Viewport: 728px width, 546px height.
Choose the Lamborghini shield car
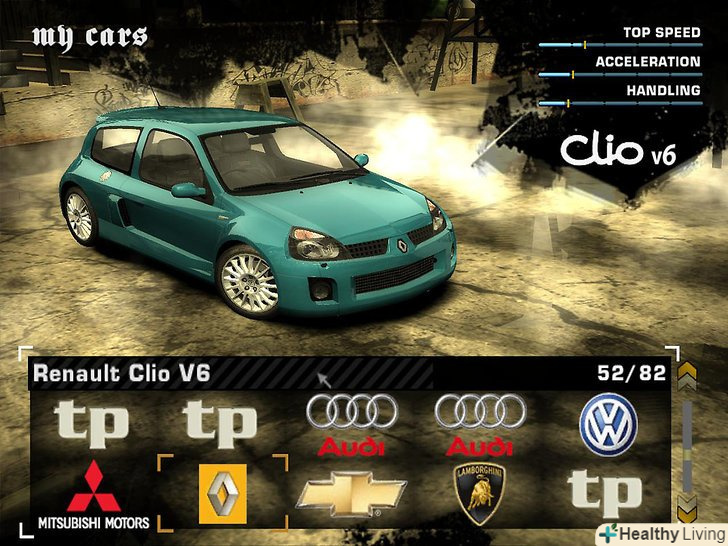[479, 491]
